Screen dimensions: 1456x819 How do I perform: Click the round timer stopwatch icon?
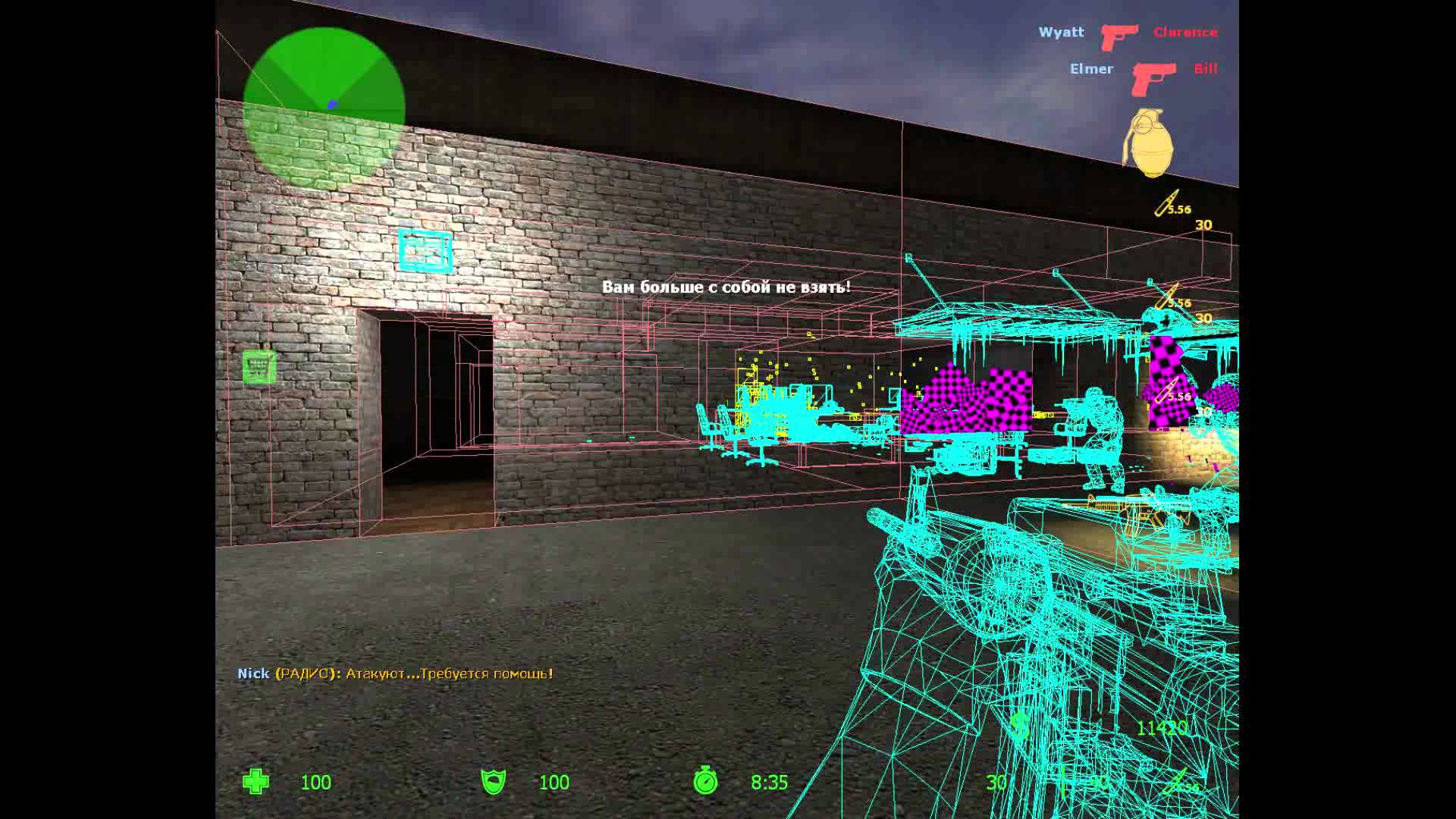pos(705,781)
